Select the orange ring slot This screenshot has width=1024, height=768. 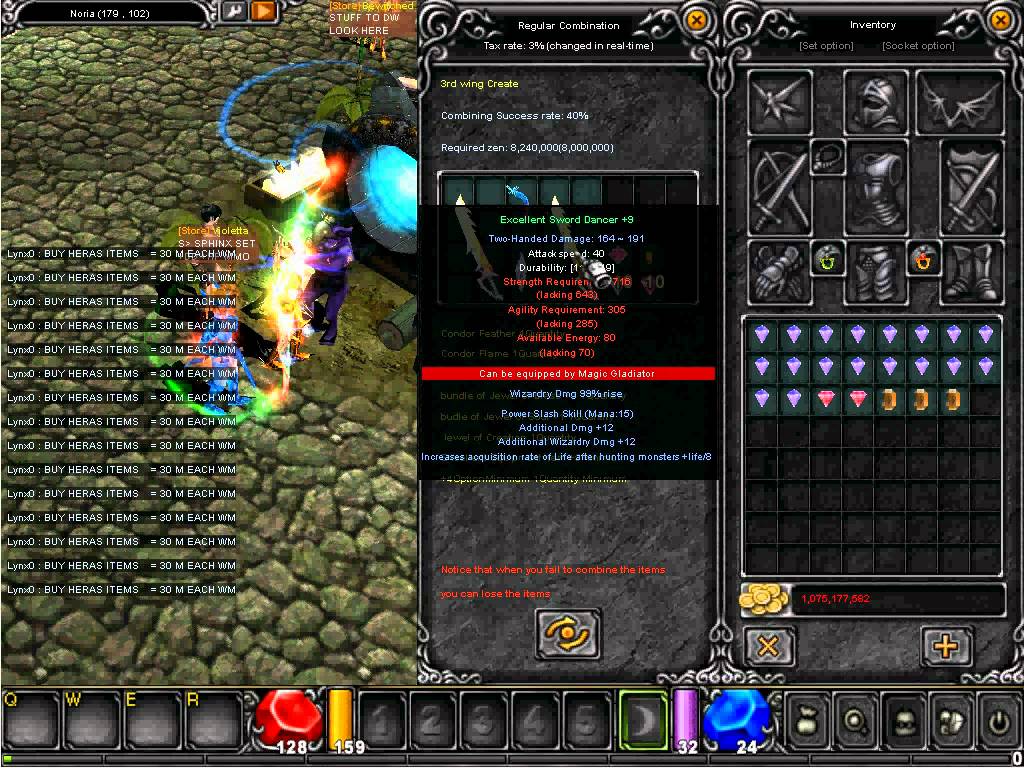pyautogui.click(x=921, y=261)
